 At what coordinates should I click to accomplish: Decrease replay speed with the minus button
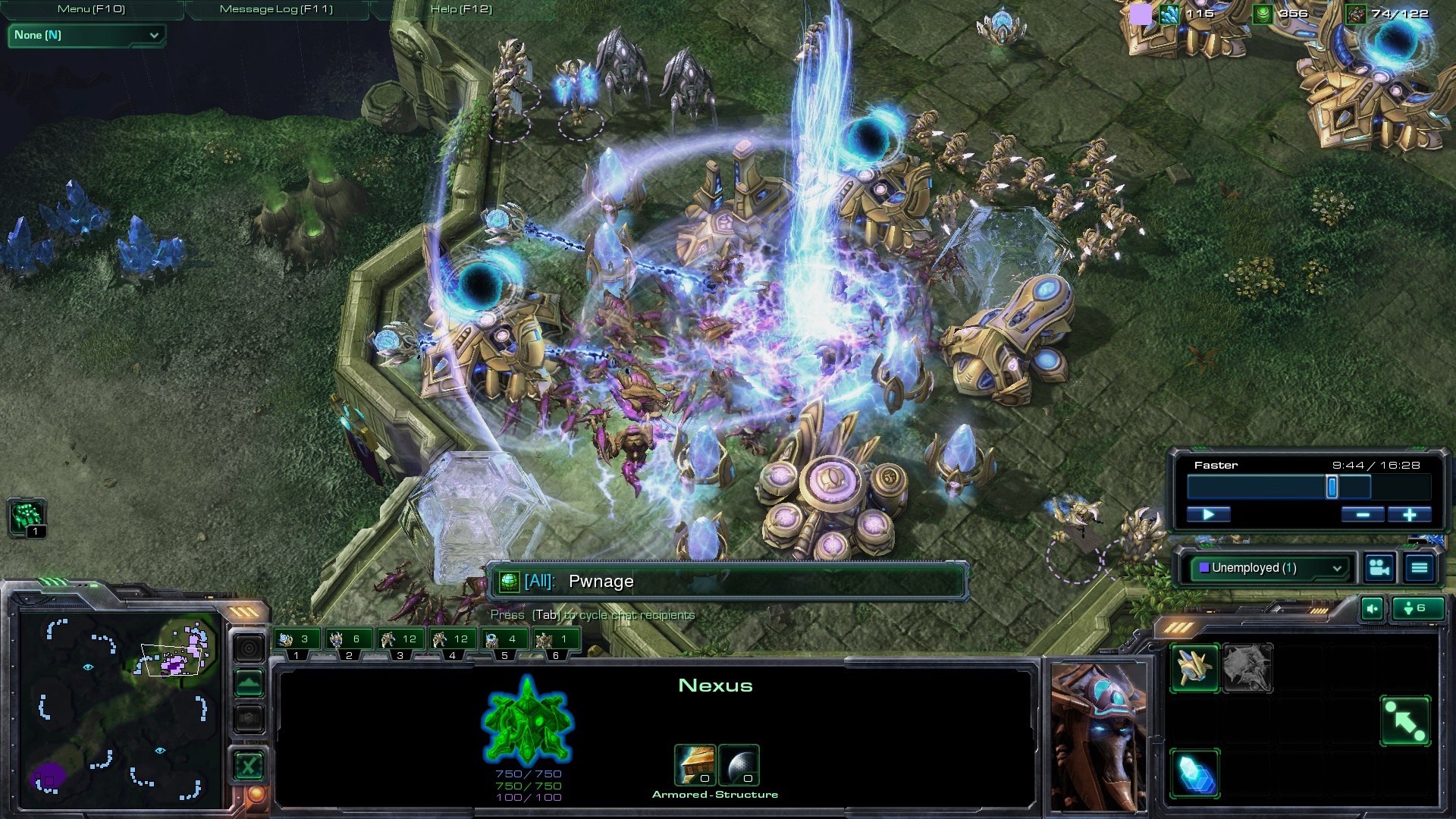coord(1362,515)
